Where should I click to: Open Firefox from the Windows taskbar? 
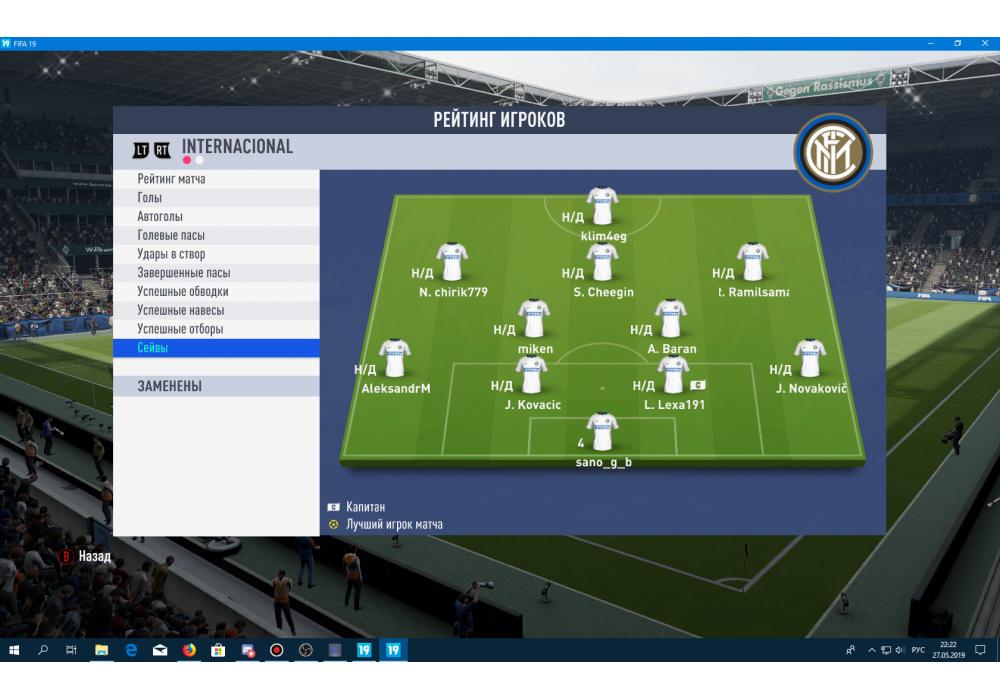click(188, 650)
